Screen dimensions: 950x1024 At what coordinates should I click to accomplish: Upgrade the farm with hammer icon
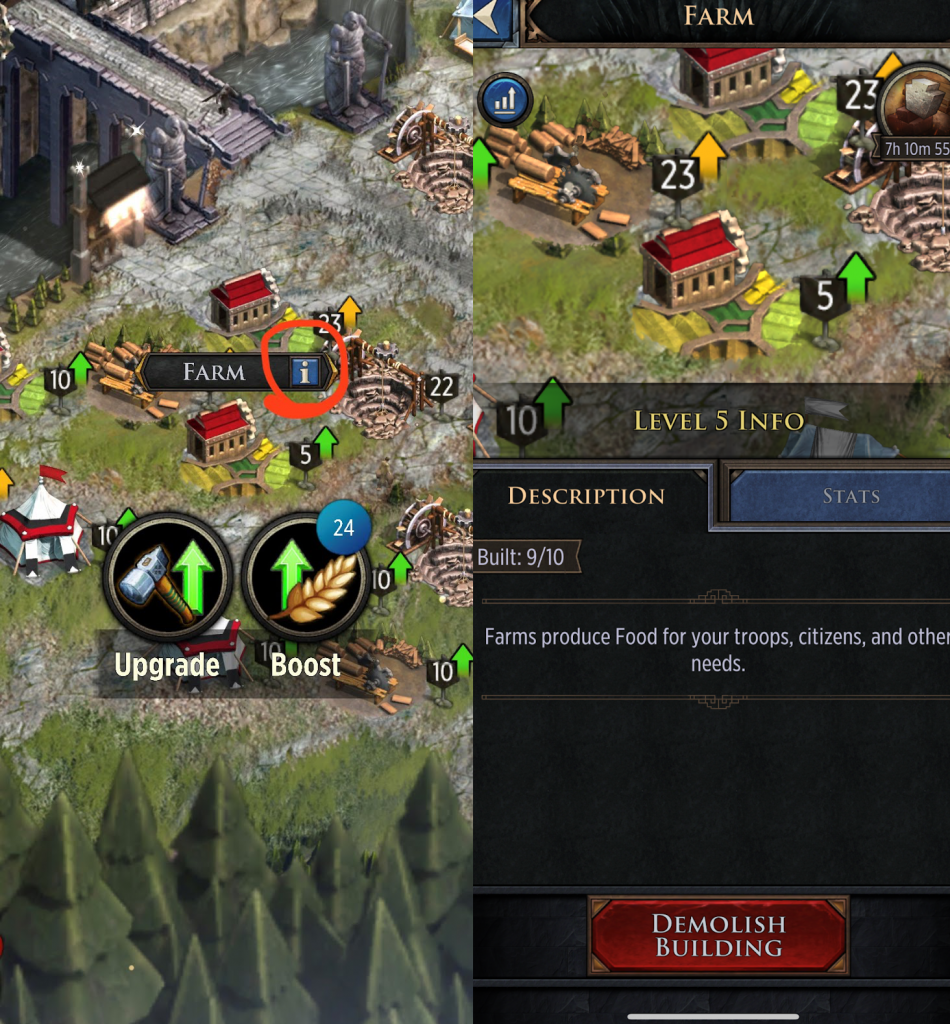point(167,577)
